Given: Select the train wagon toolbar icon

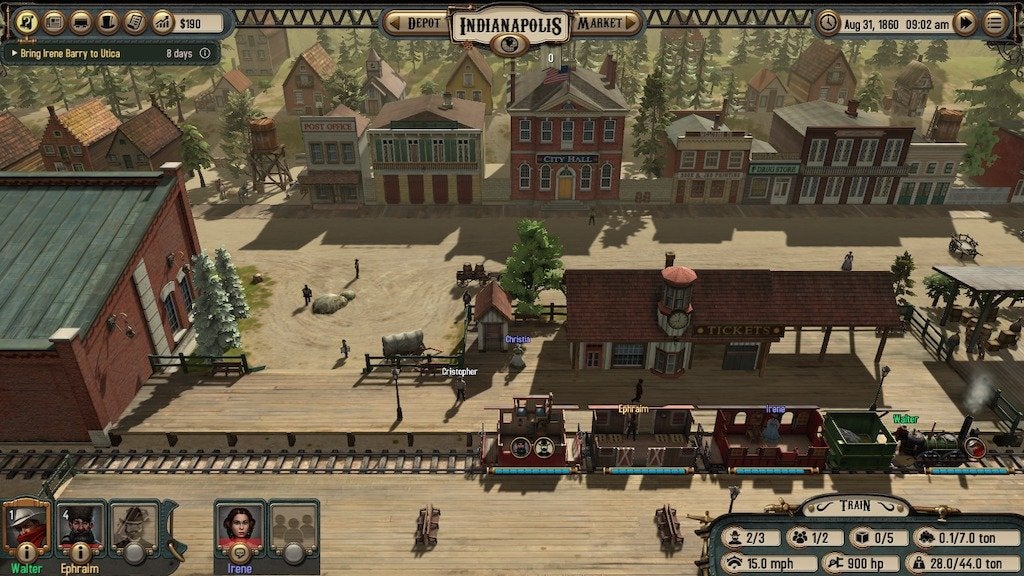Looking at the screenshot, I should tap(81, 21).
